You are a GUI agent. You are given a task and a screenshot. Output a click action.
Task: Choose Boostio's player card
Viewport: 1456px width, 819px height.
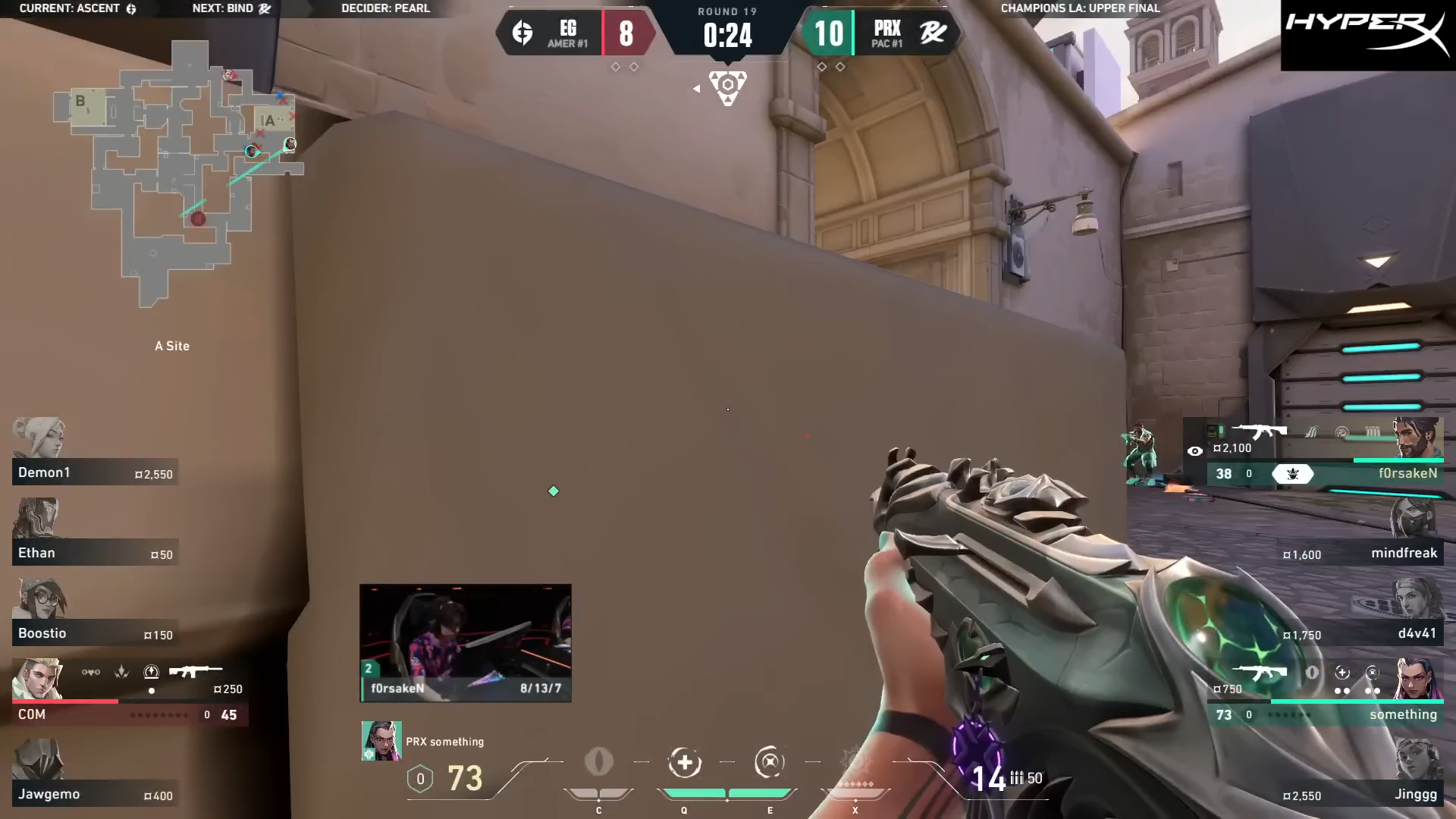tap(95, 616)
